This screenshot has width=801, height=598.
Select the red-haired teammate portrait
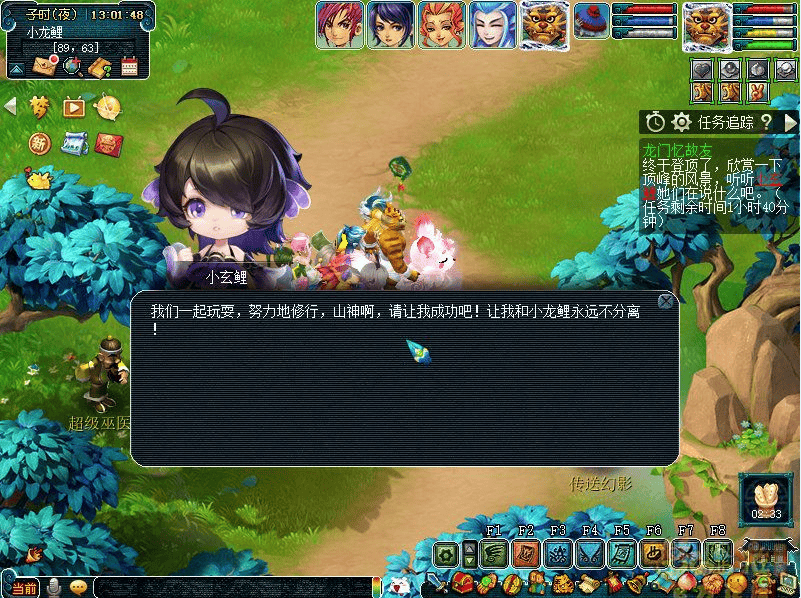pos(338,24)
